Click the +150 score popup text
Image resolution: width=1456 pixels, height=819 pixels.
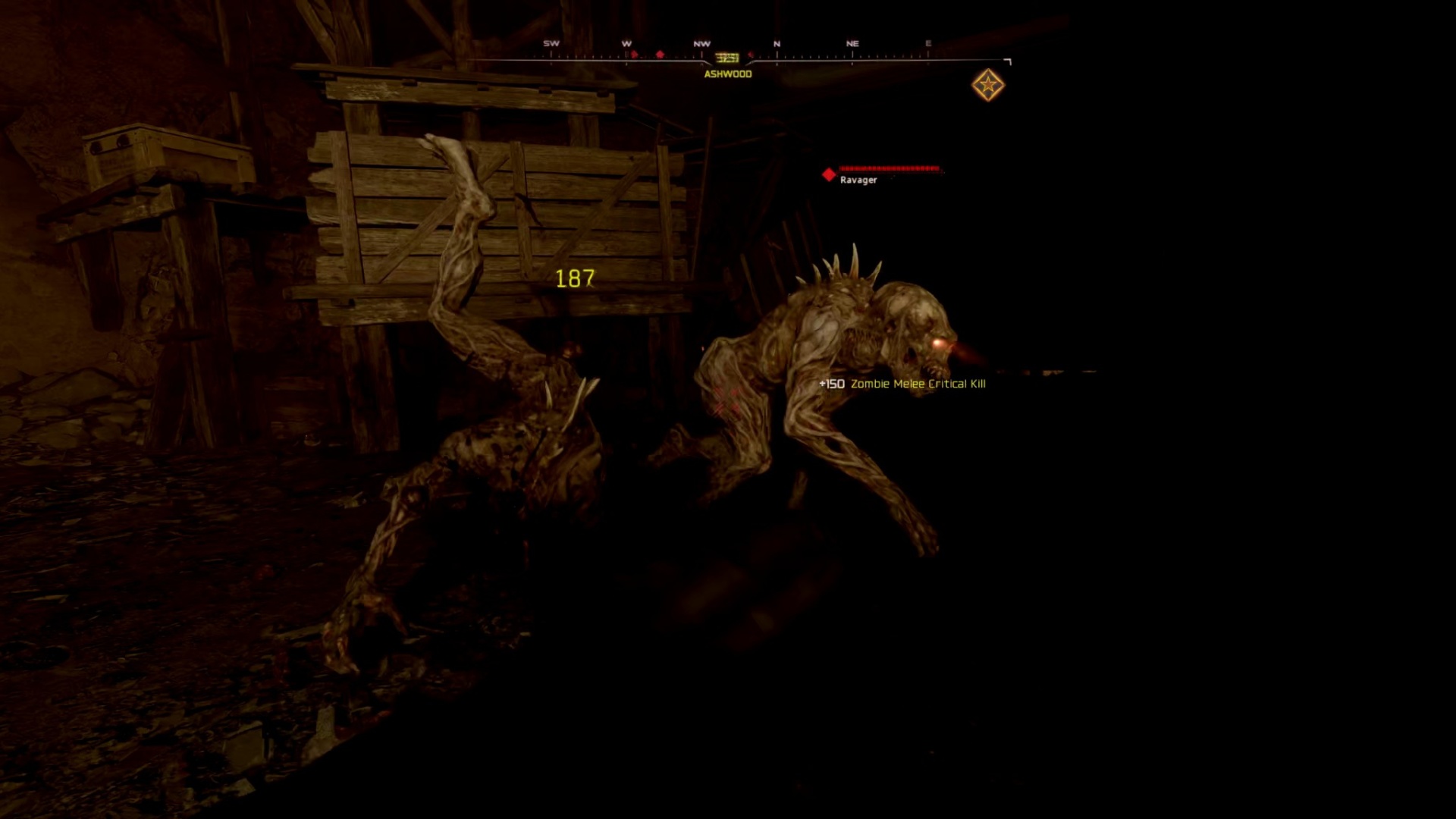point(830,384)
